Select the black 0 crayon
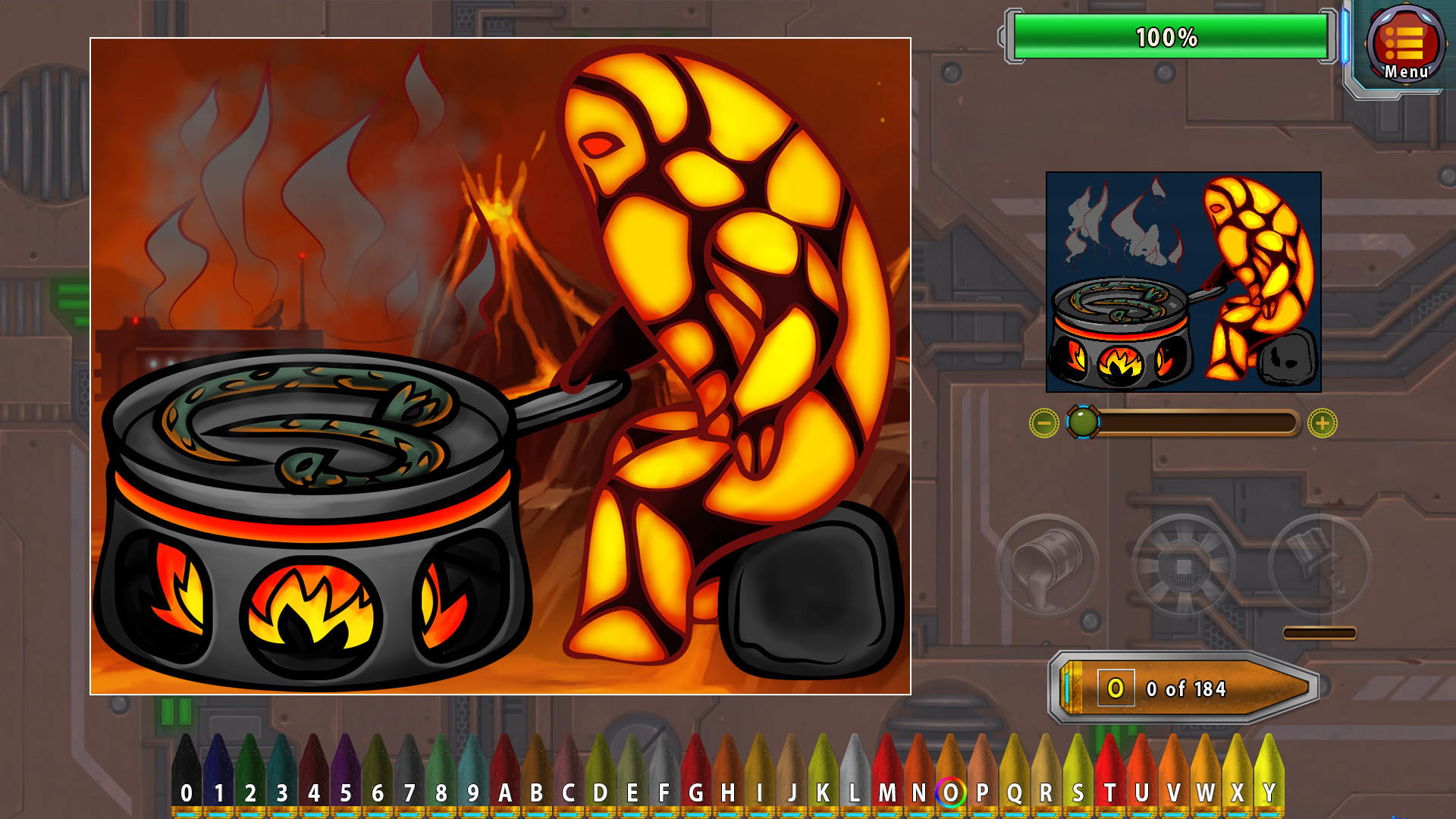This screenshot has height=819, width=1456. pos(186,792)
